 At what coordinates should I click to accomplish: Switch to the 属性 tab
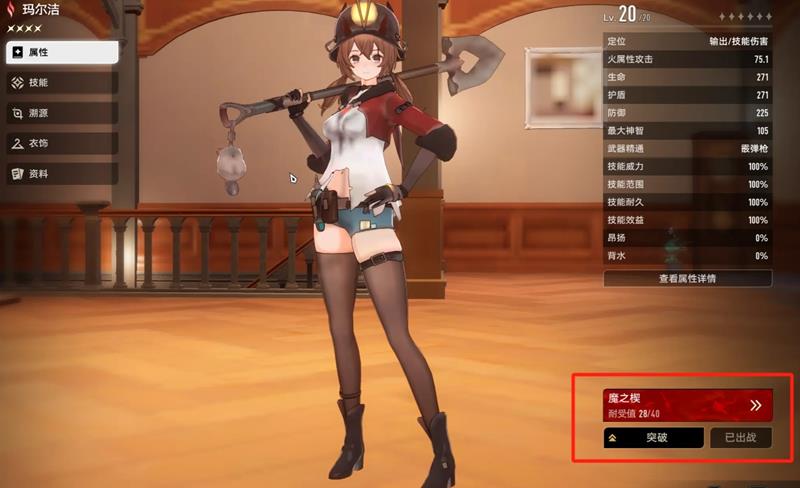(x=62, y=51)
